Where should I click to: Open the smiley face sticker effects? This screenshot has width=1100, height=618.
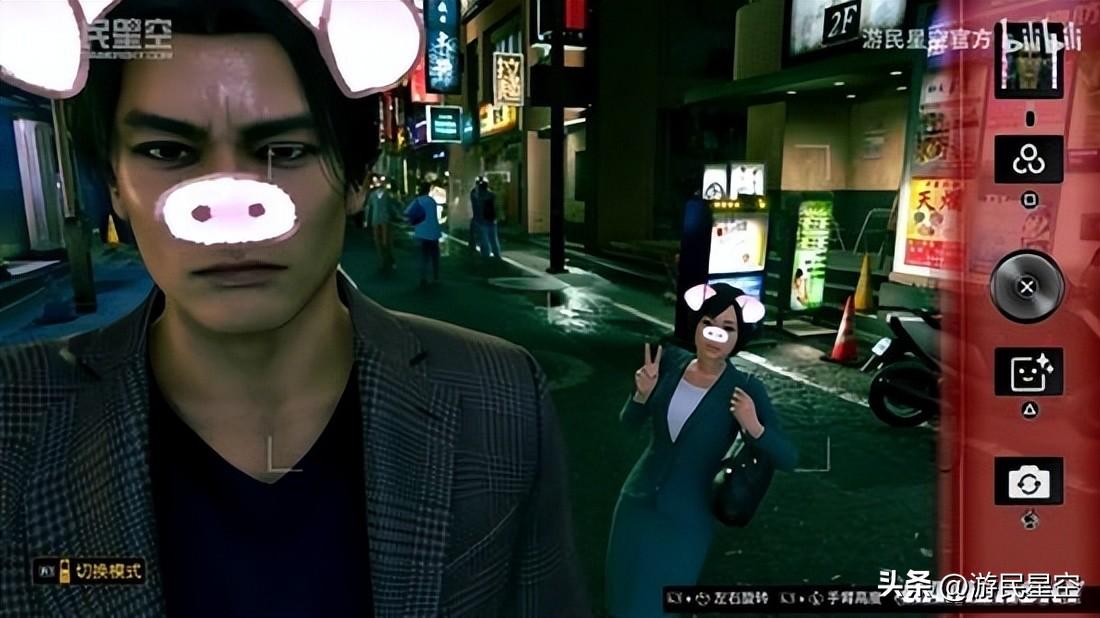pos(1028,372)
